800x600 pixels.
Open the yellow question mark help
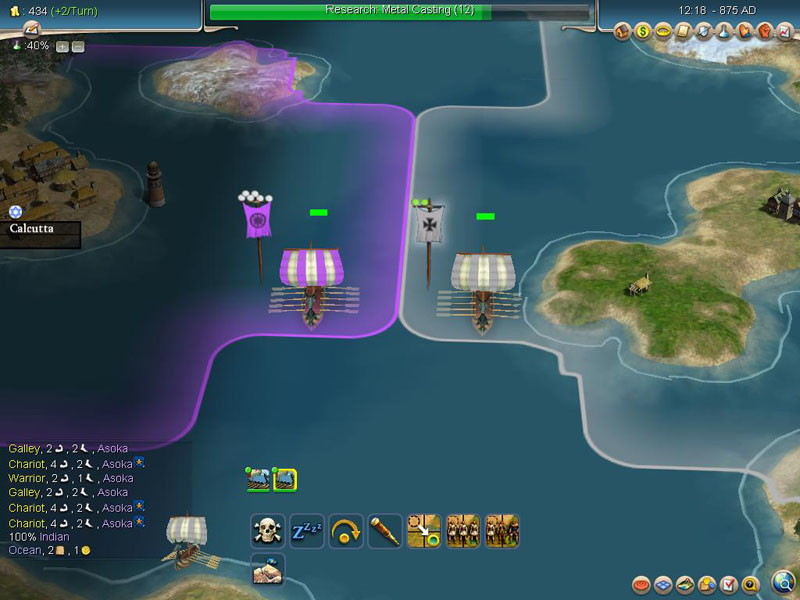tap(751, 584)
